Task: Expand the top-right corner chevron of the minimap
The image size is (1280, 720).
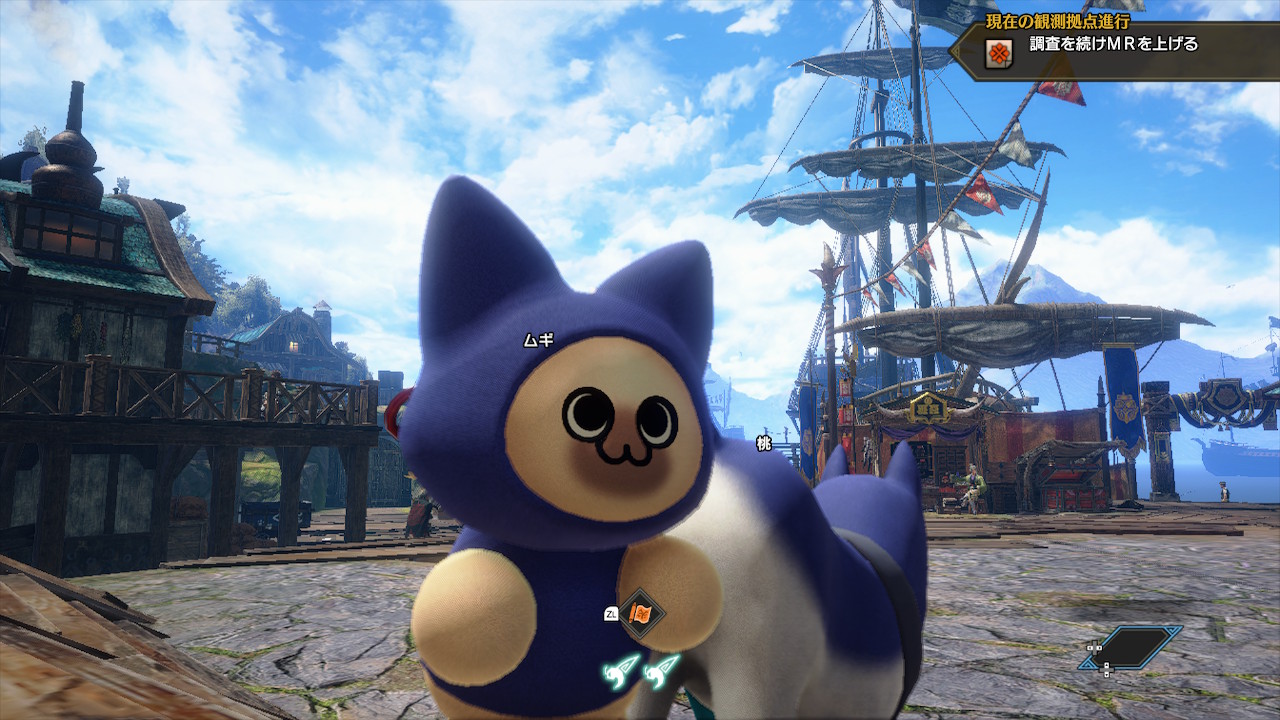Action: (1170, 631)
